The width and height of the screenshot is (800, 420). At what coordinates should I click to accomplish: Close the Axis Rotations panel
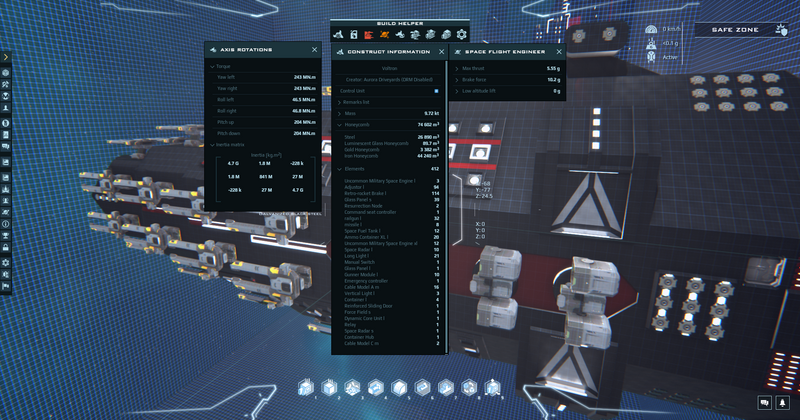(x=314, y=50)
